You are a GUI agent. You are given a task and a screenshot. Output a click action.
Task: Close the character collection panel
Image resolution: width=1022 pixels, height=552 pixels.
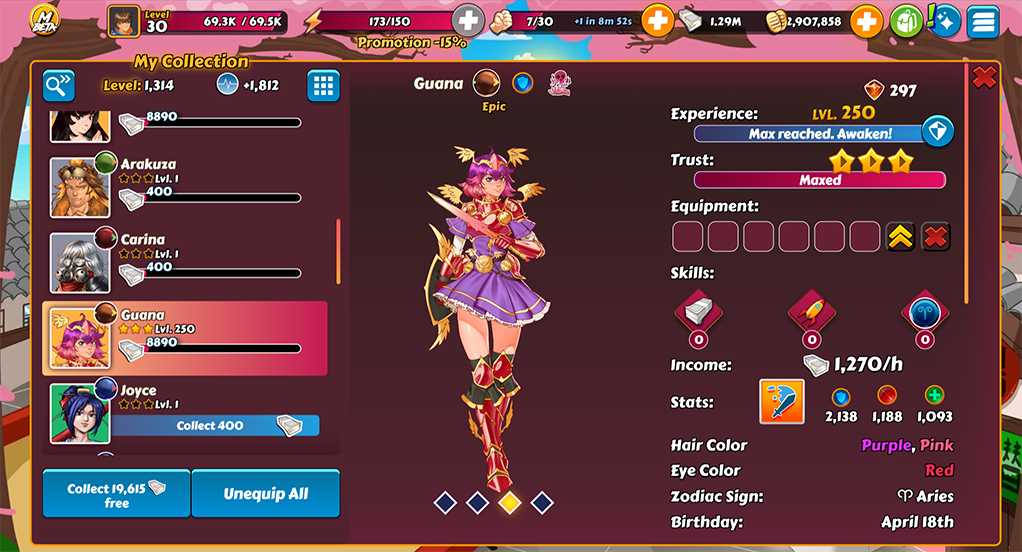(984, 77)
